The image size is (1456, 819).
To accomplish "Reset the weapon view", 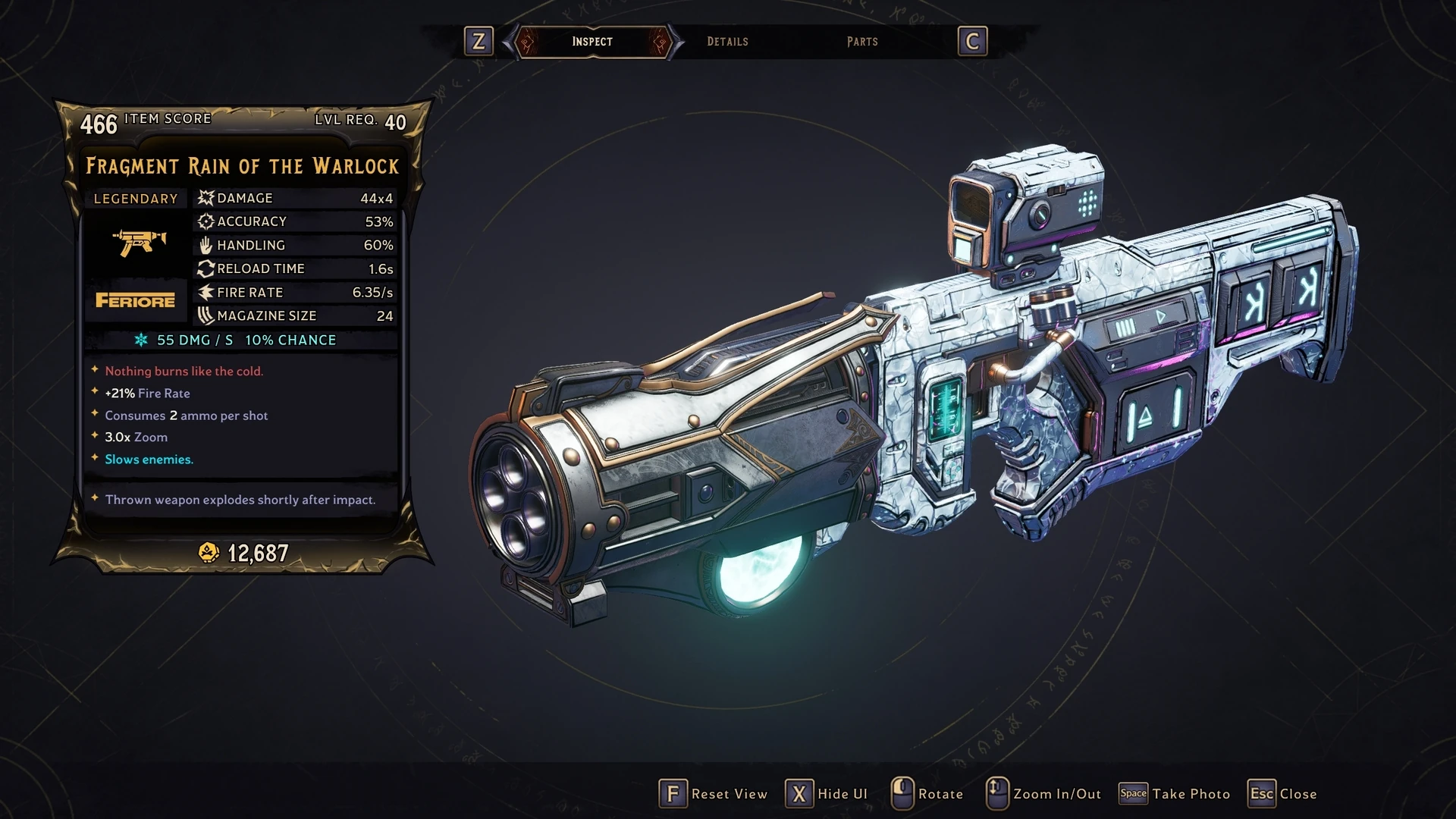I will click(714, 794).
